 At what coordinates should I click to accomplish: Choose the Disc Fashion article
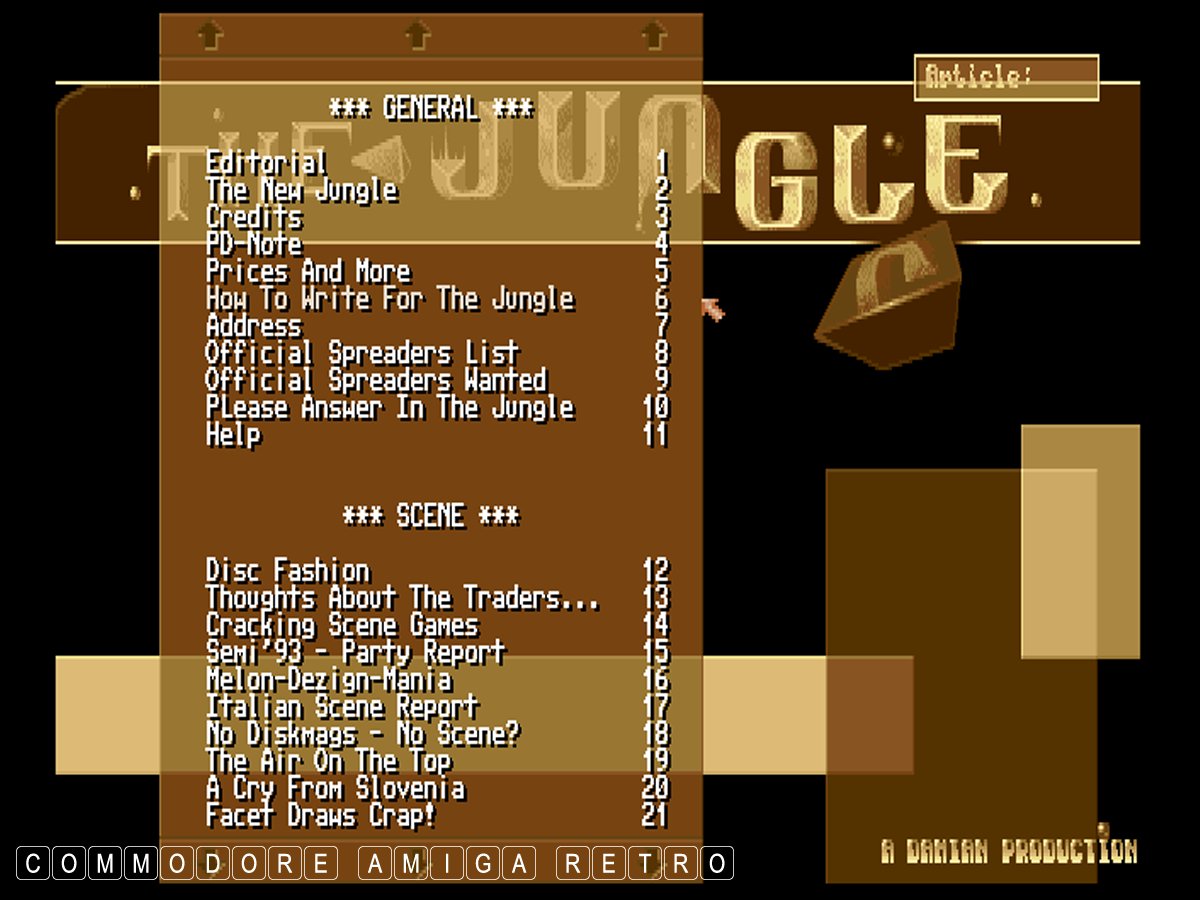coord(288,571)
